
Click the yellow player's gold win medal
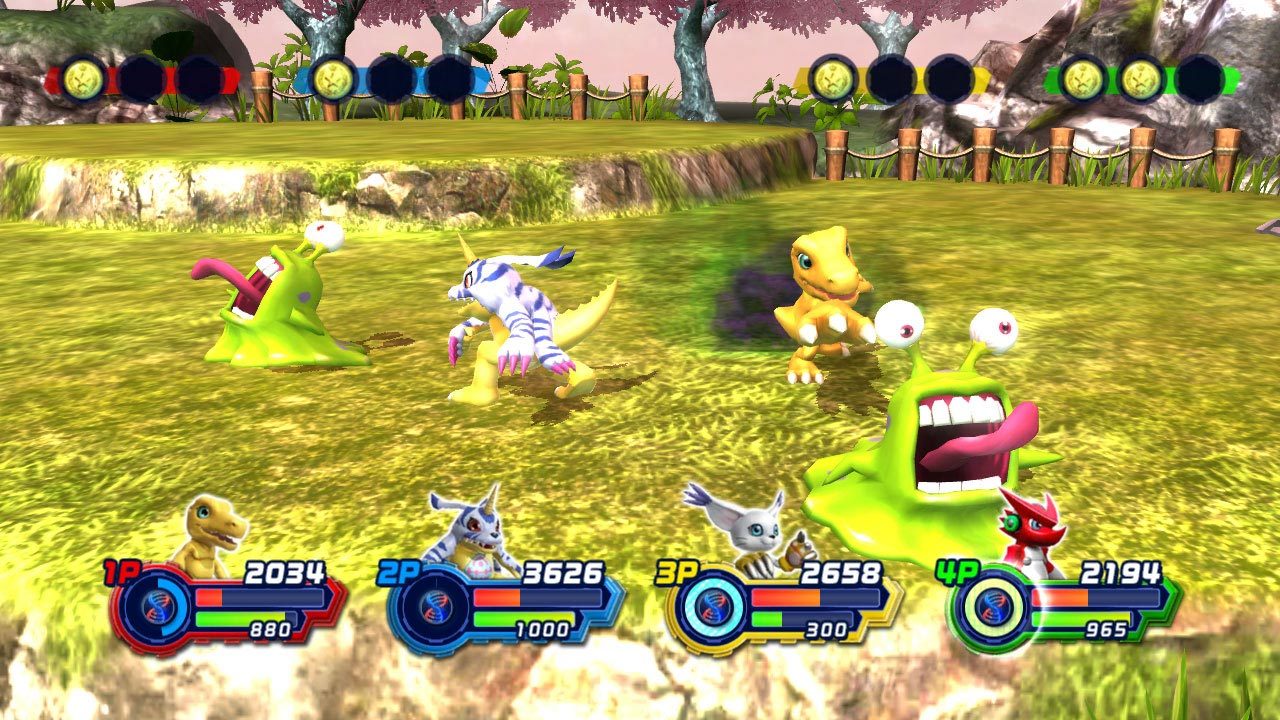pos(832,79)
